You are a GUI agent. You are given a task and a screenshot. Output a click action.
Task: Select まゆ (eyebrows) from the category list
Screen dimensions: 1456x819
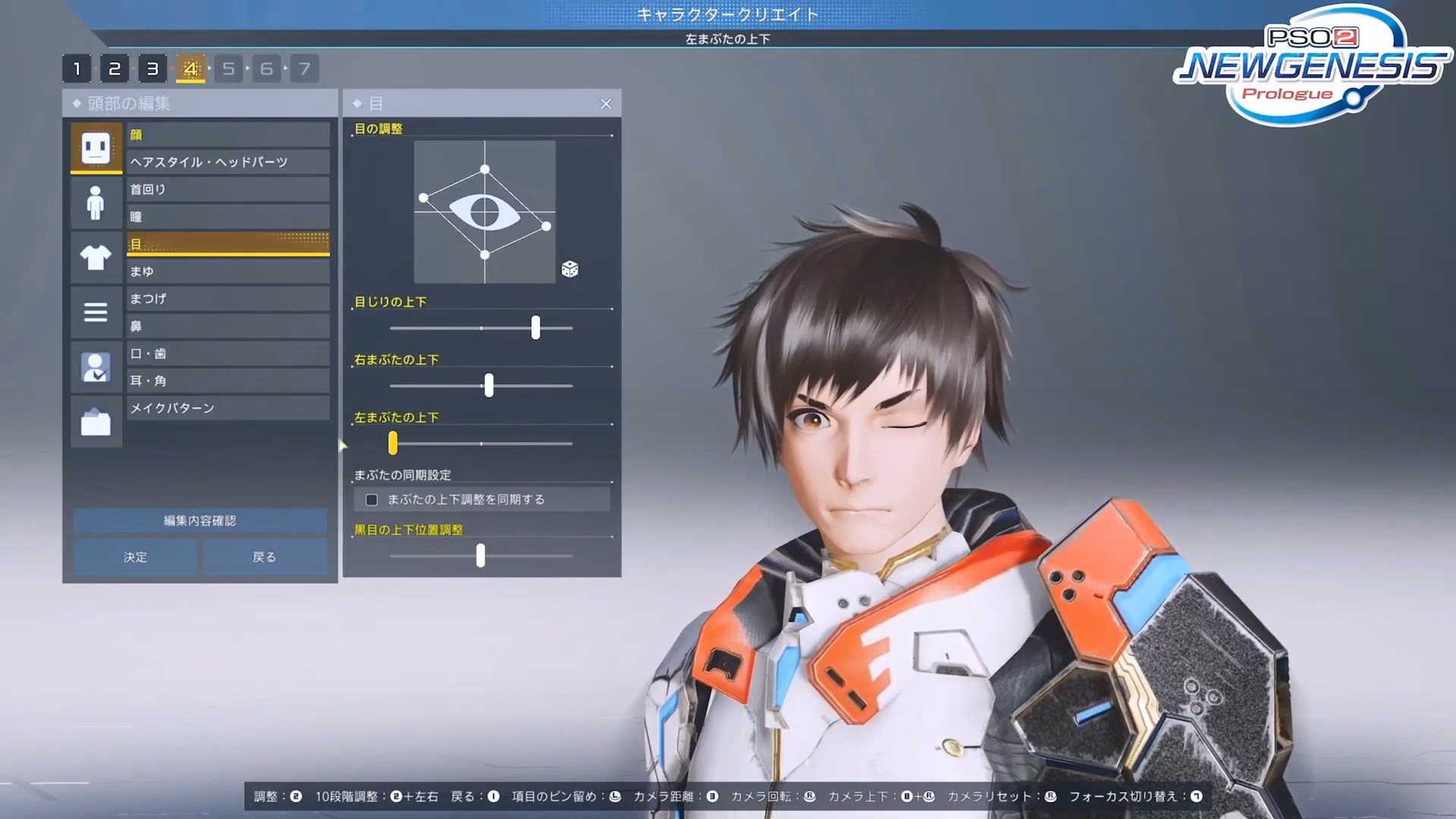(227, 271)
